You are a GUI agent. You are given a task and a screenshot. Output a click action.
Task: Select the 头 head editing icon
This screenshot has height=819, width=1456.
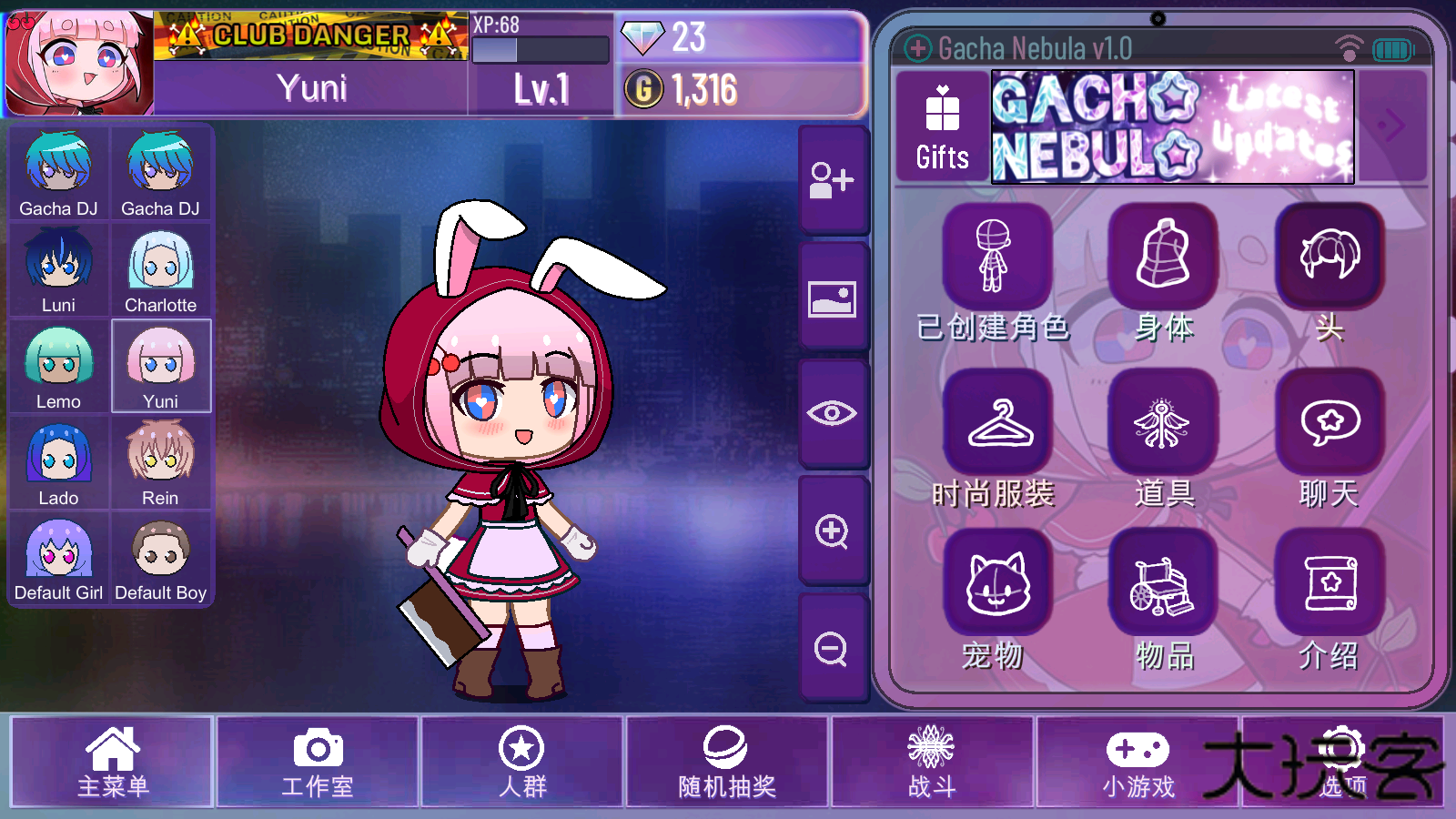(x=1329, y=256)
